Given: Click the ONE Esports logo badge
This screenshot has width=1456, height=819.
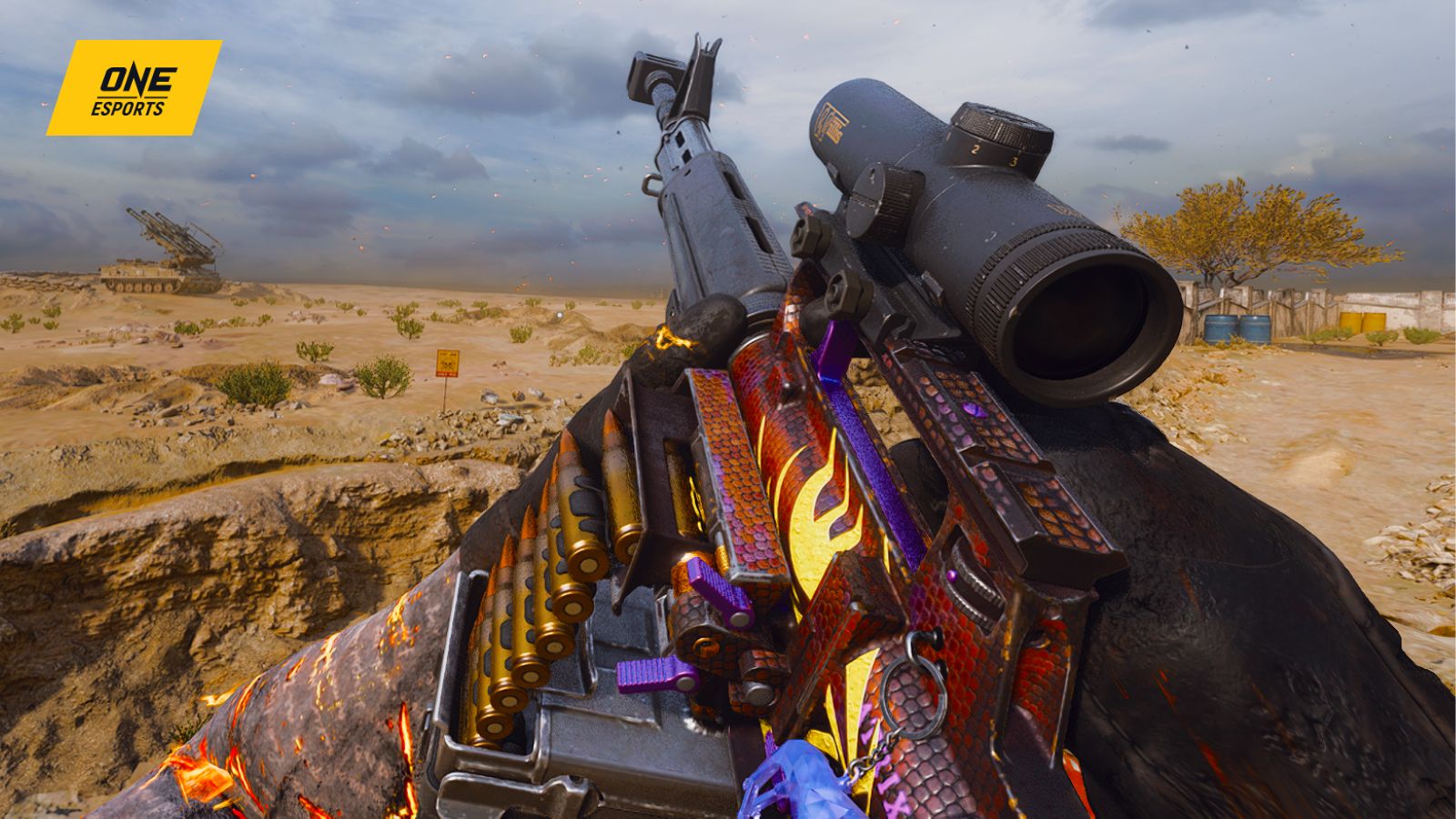Looking at the screenshot, I should [x=134, y=88].
